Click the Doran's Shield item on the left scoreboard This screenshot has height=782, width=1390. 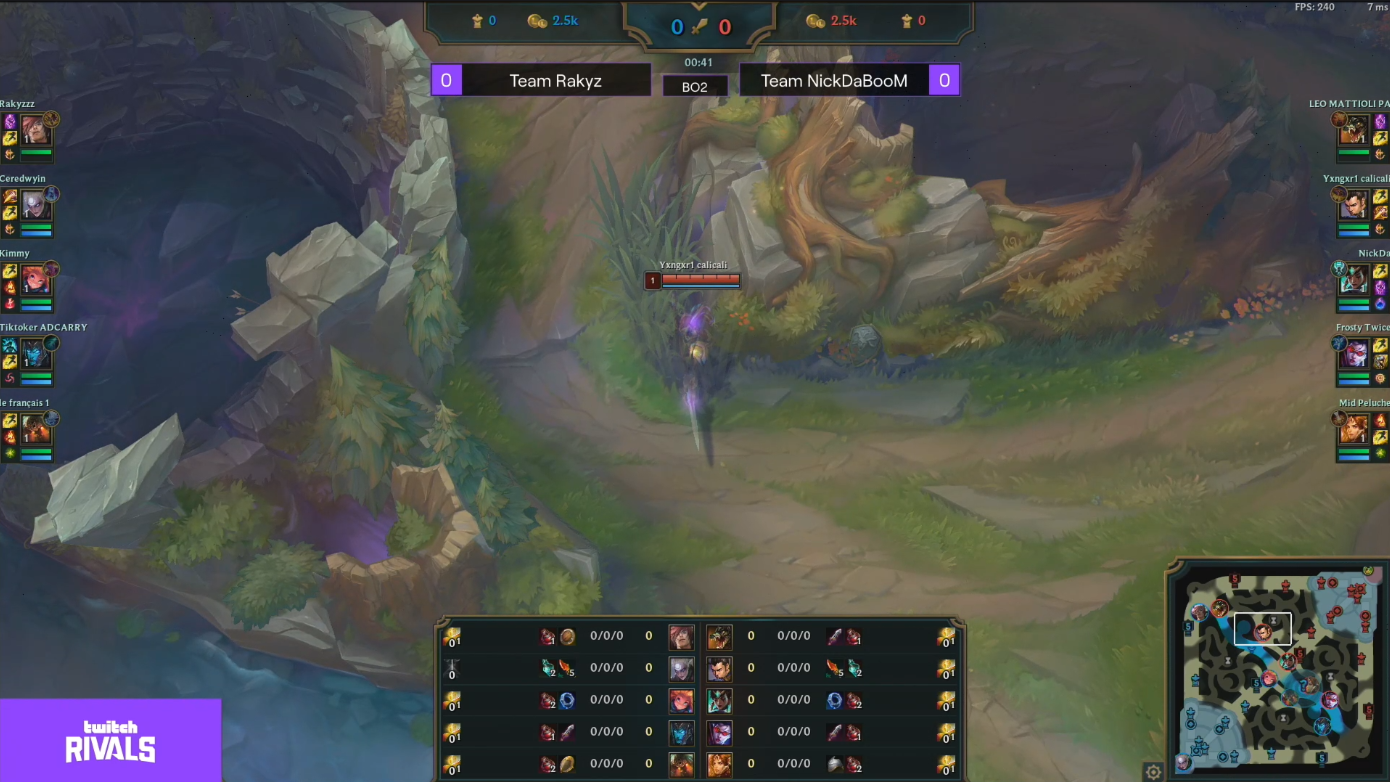tap(567, 636)
